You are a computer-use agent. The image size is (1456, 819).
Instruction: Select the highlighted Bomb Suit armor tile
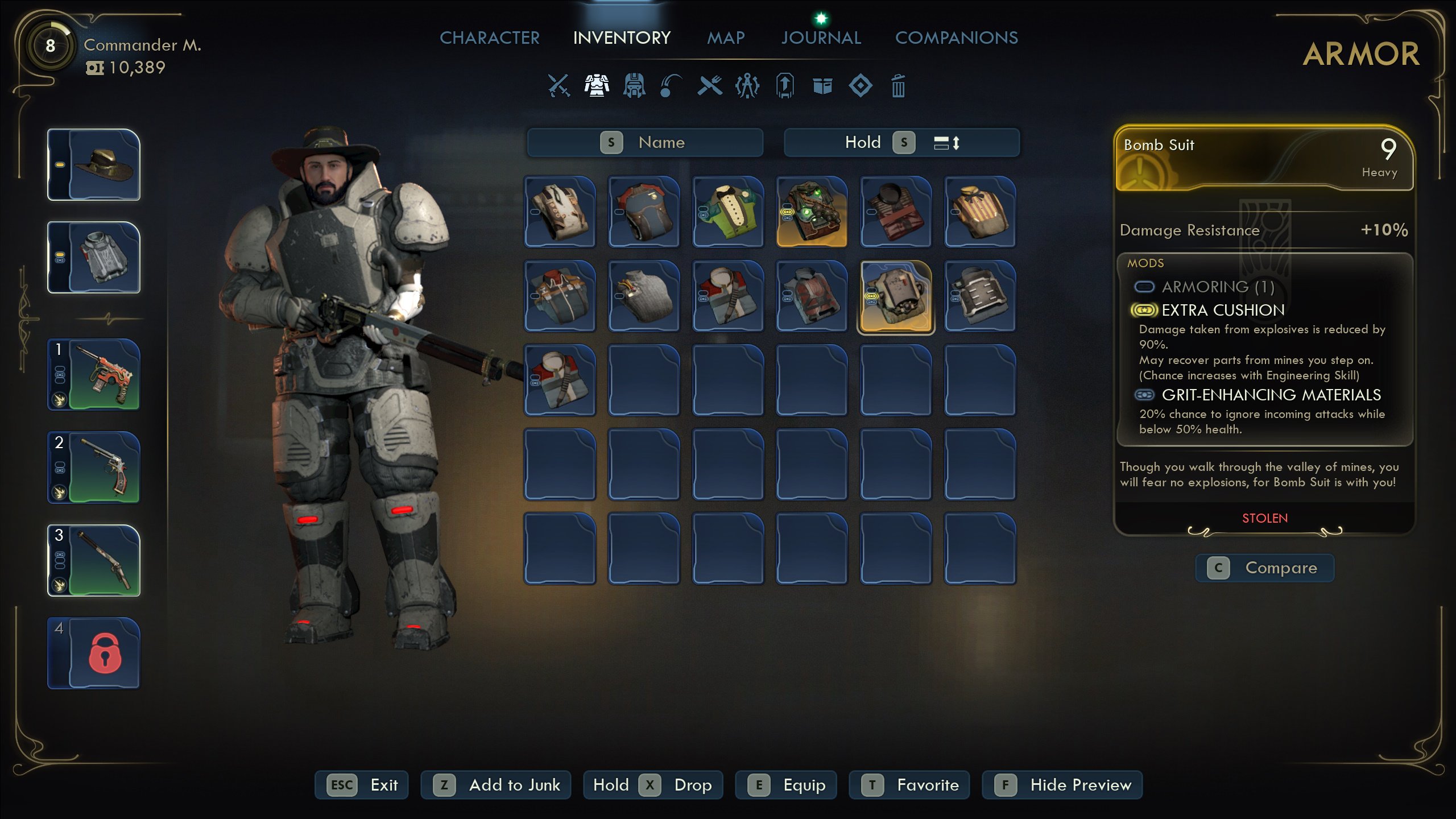[x=896, y=296]
